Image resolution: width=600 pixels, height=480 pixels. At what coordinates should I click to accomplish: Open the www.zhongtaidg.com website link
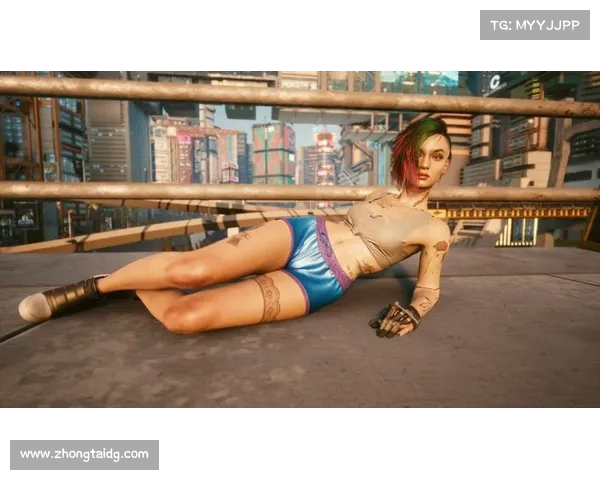[x=84, y=455]
